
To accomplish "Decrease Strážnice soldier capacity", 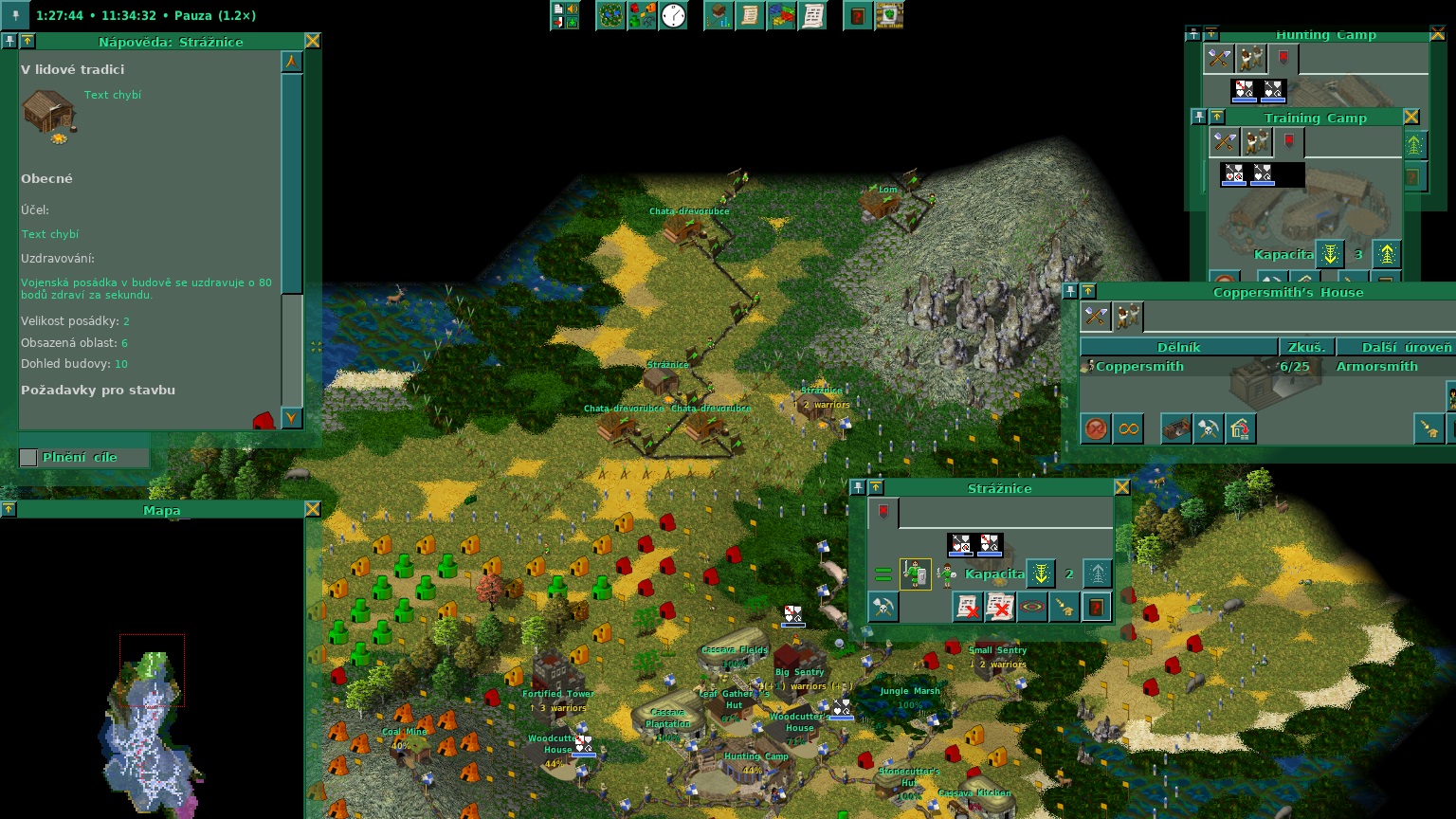I will pyautogui.click(x=1040, y=573).
